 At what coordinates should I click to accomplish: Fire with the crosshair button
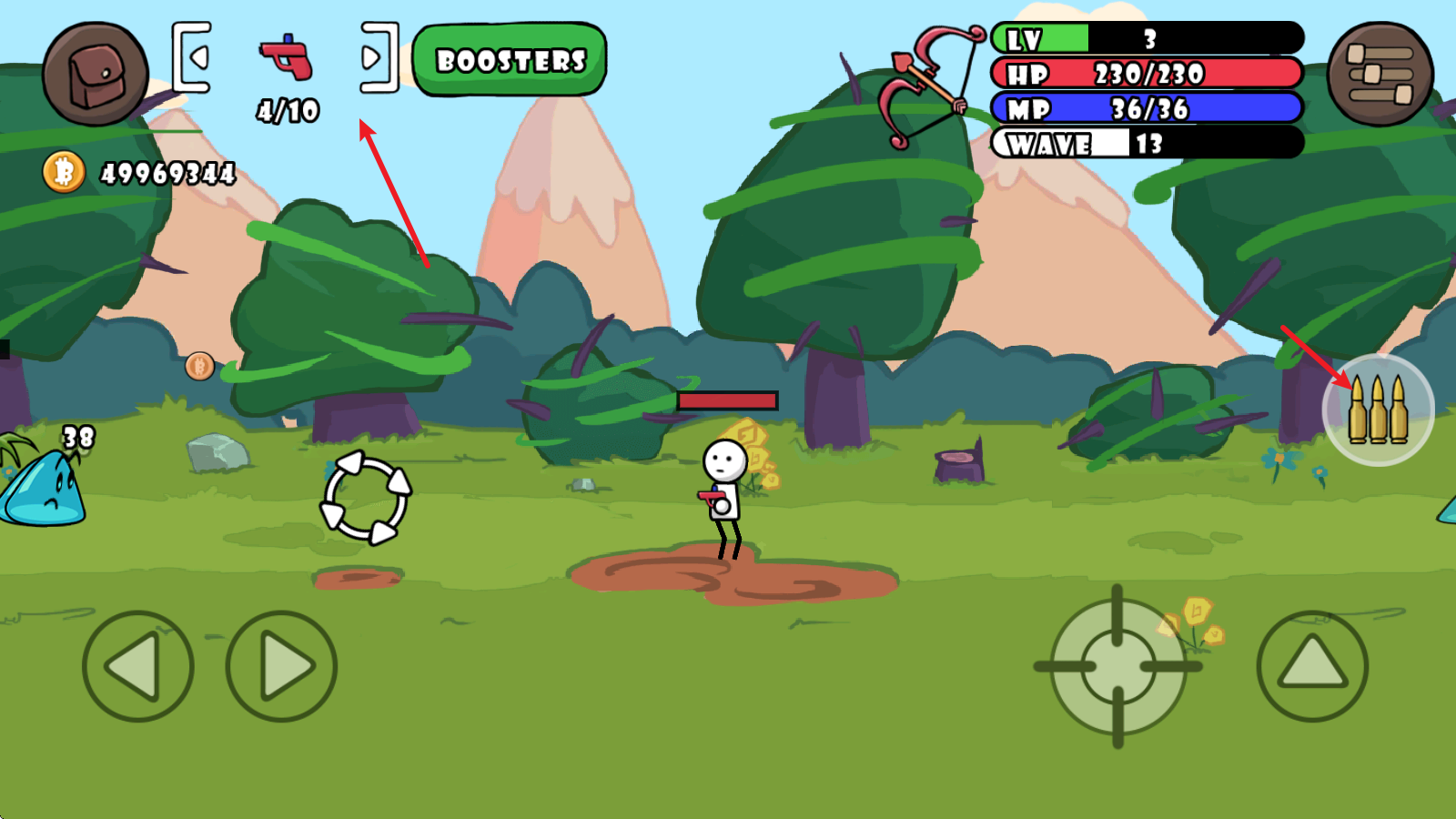(1117, 667)
